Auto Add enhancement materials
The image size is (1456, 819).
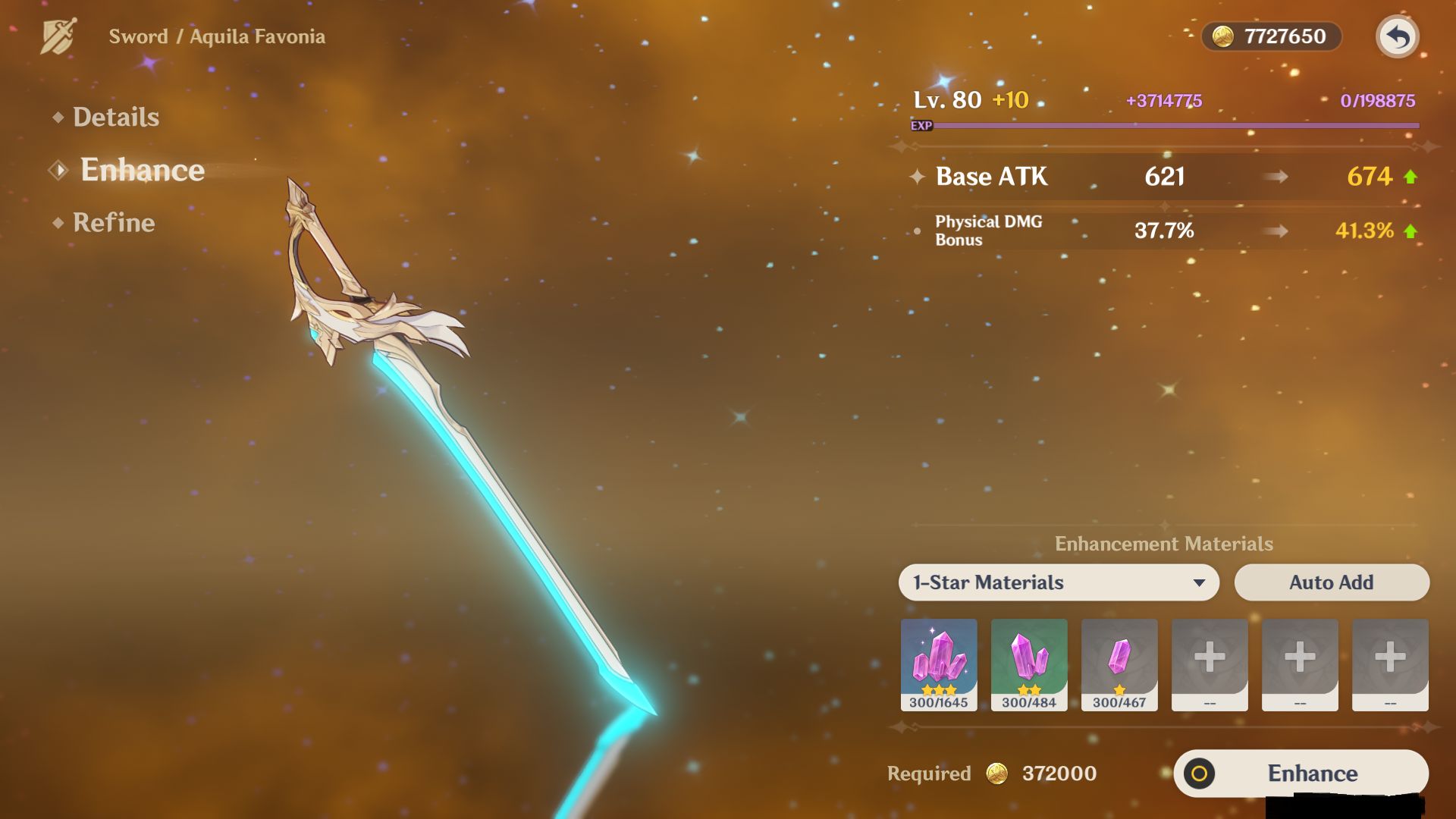click(1331, 582)
